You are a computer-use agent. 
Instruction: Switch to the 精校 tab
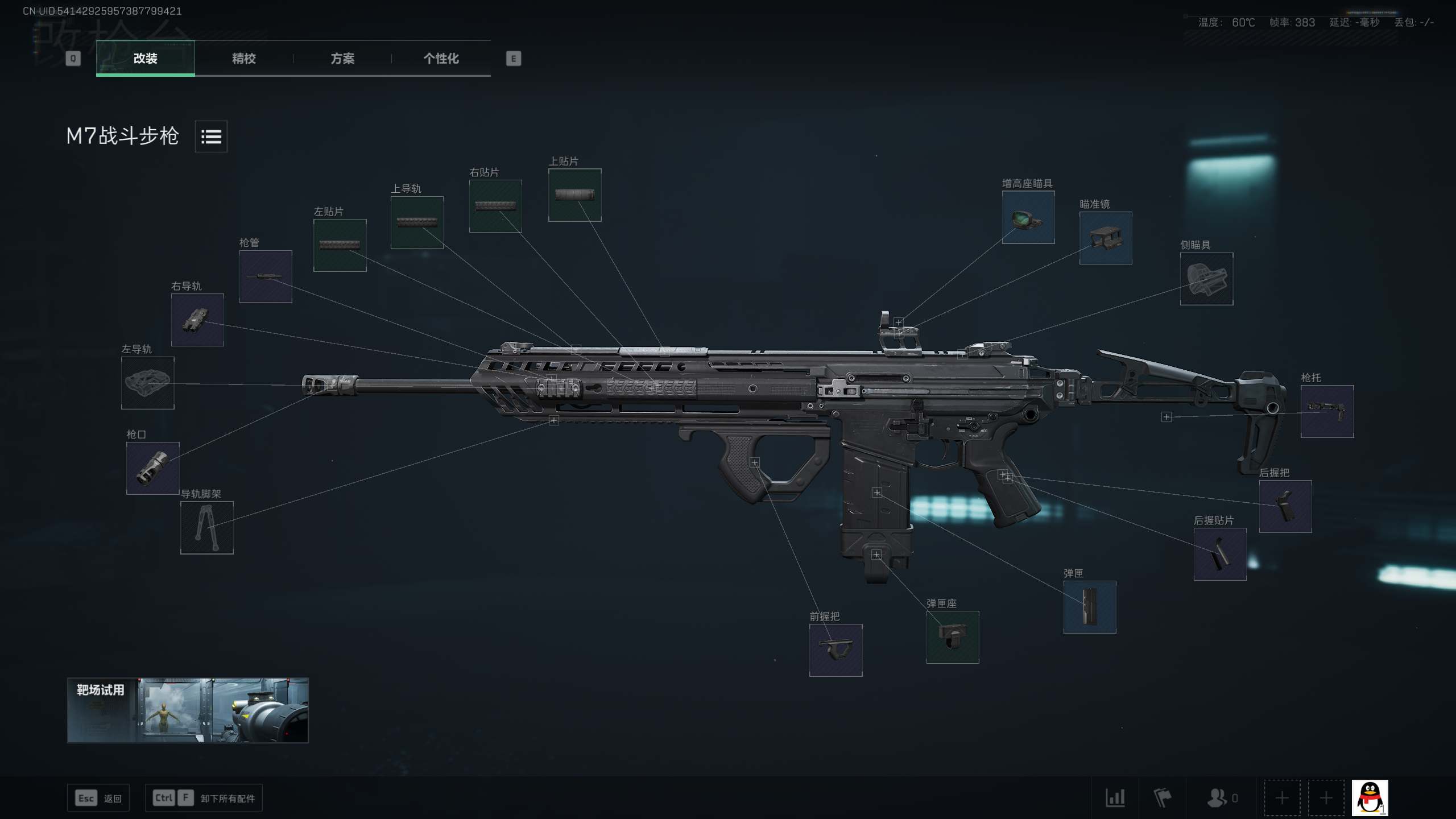point(243,58)
